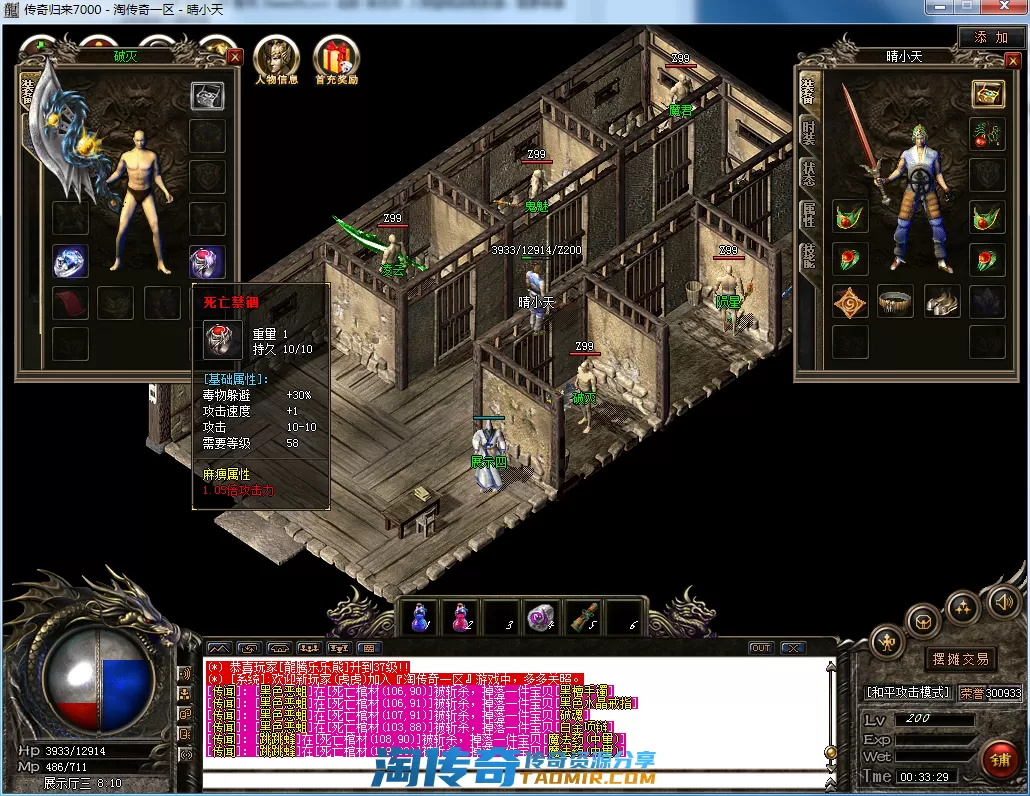Open the 首充奖励 gift box reward
Image resolution: width=1030 pixels, height=796 pixels.
pos(336,60)
